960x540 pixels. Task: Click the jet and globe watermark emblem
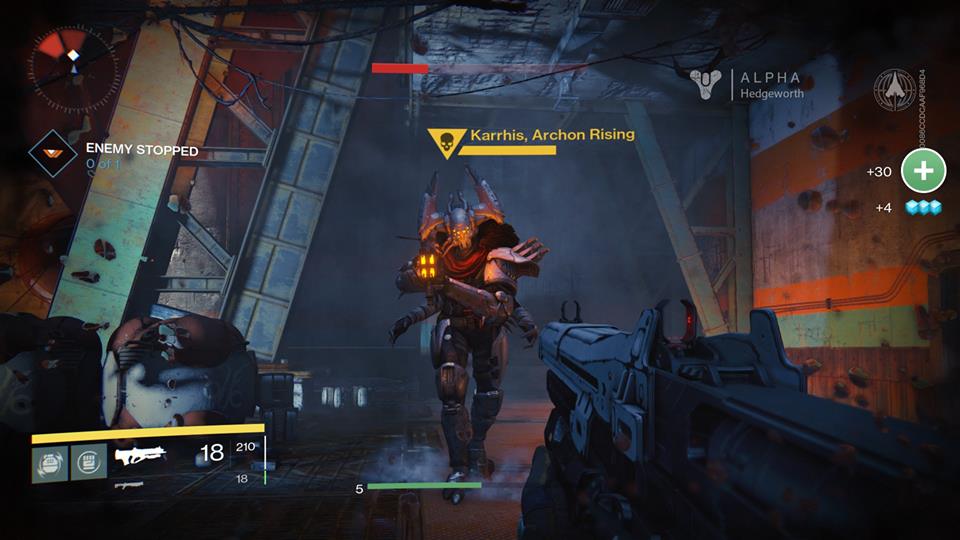[893, 89]
